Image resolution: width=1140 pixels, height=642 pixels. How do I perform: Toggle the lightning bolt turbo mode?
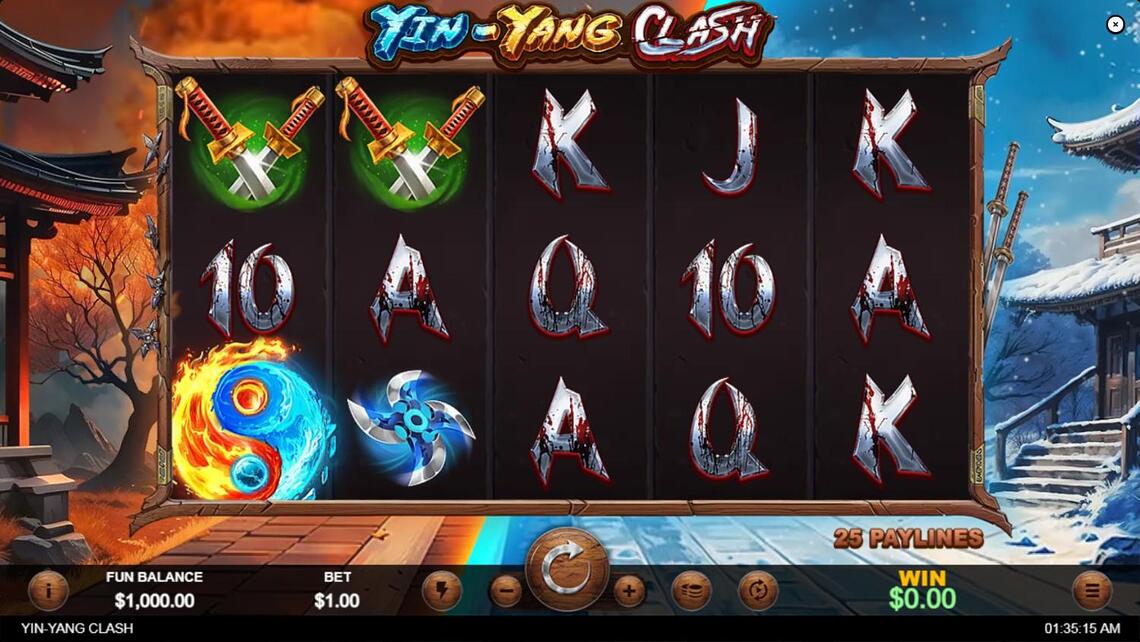click(x=441, y=591)
